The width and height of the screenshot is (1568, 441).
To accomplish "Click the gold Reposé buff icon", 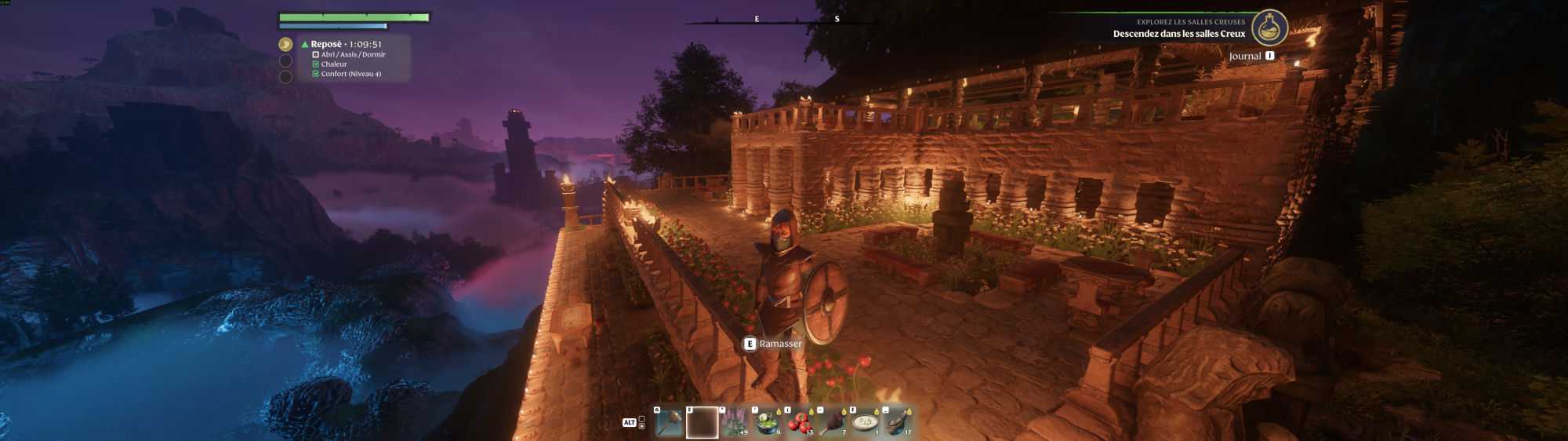I will (x=285, y=45).
